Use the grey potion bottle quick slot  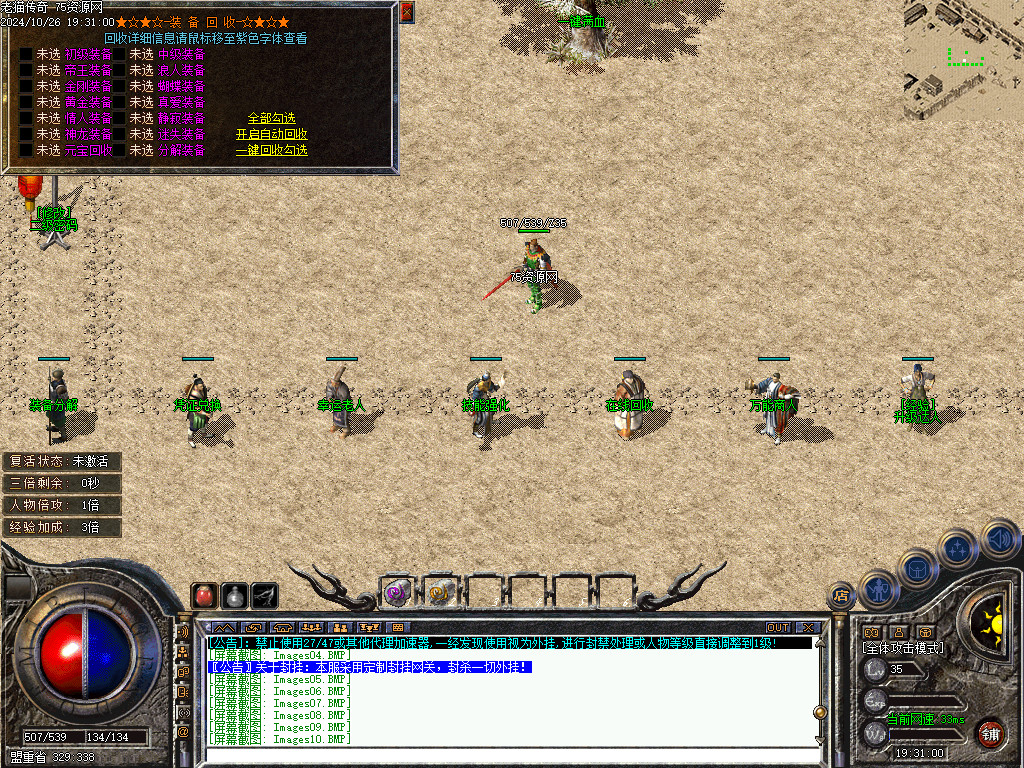click(235, 596)
